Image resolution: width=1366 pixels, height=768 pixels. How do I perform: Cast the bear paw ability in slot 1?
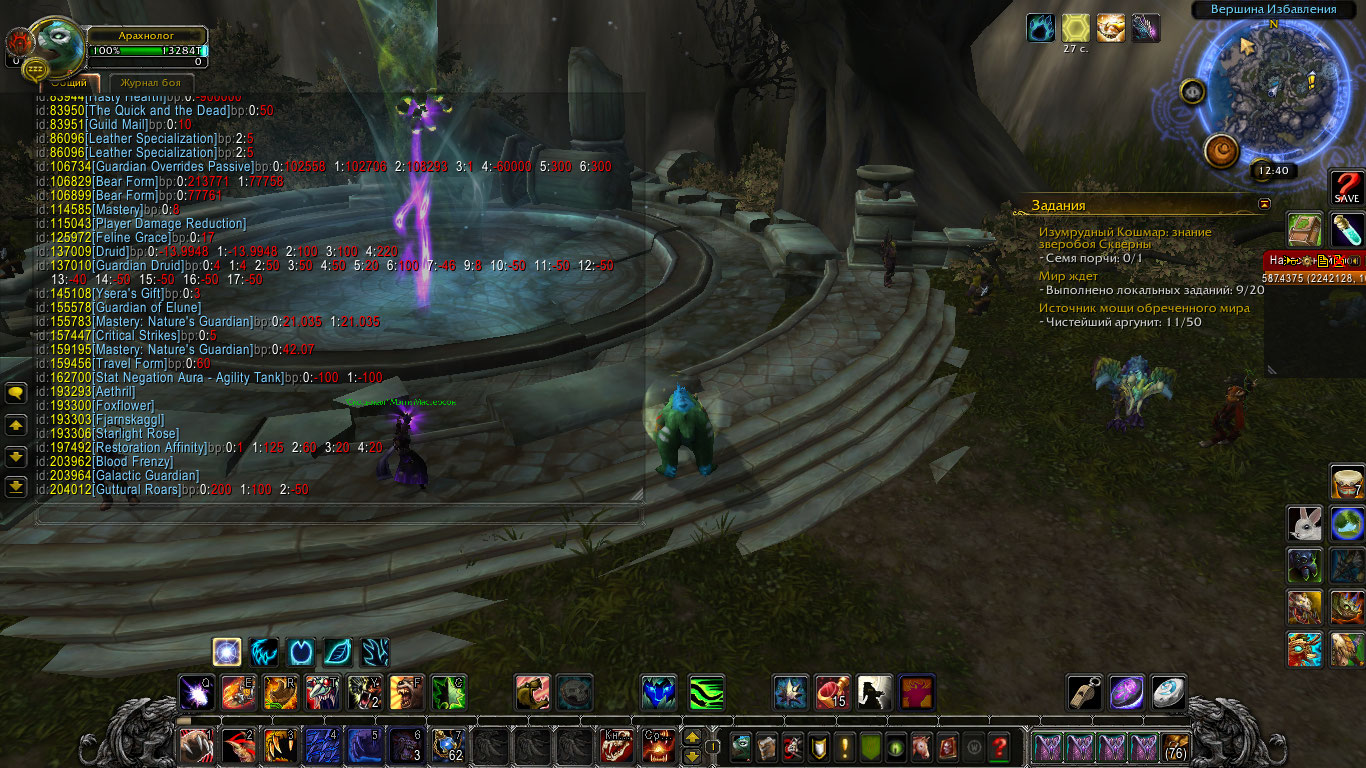(x=196, y=746)
